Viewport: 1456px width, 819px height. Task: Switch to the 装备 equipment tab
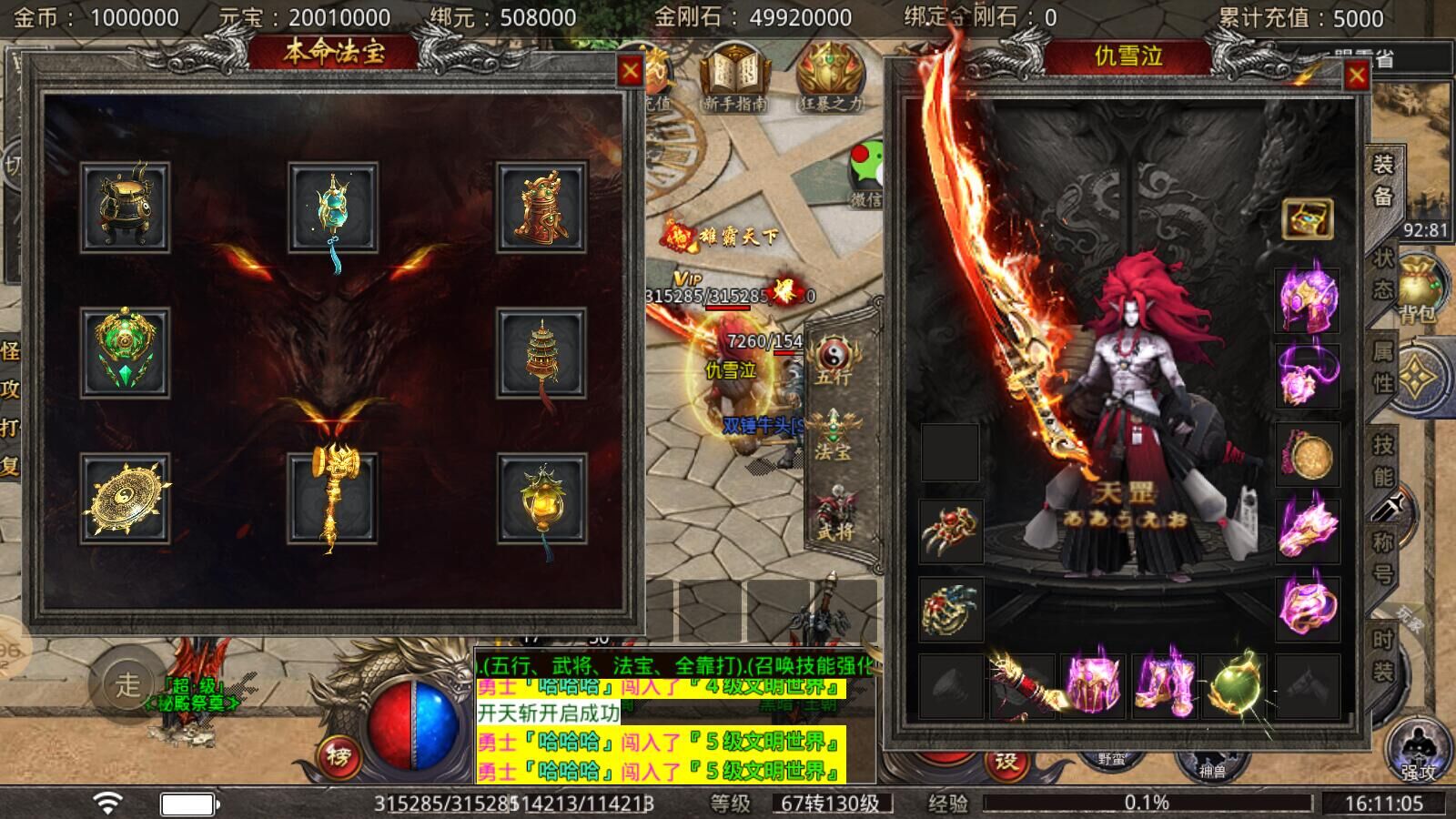[1382, 181]
